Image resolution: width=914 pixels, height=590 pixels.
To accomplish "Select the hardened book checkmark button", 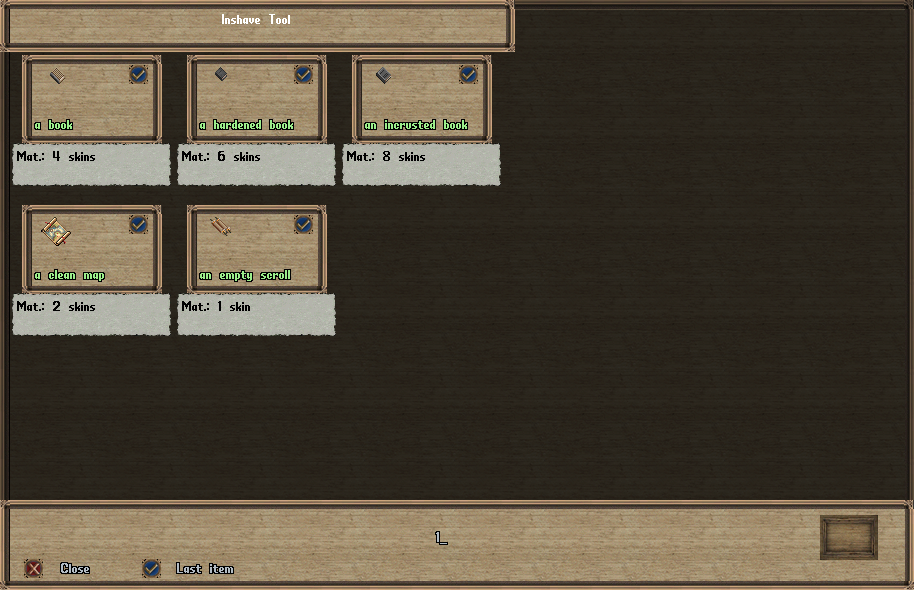I will 303,74.
